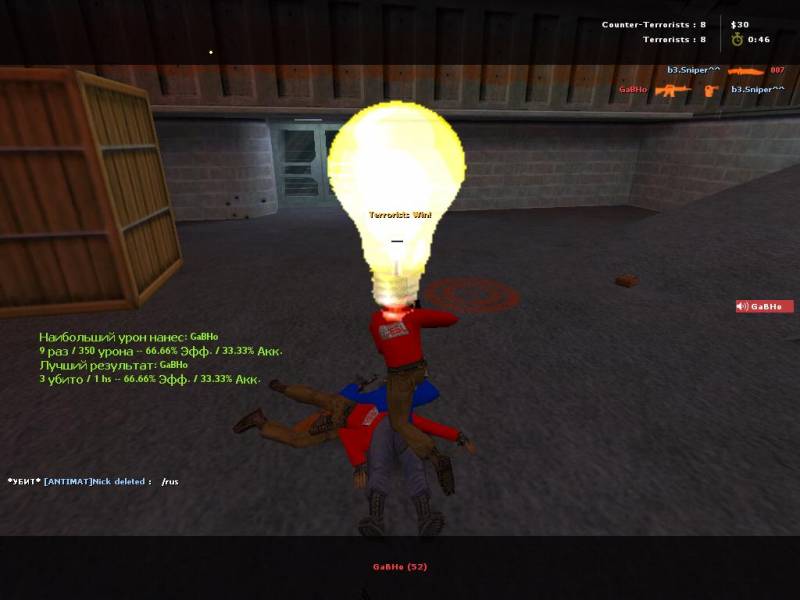
Task: Click the chat message from Nick deleted
Action: [93, 481]
